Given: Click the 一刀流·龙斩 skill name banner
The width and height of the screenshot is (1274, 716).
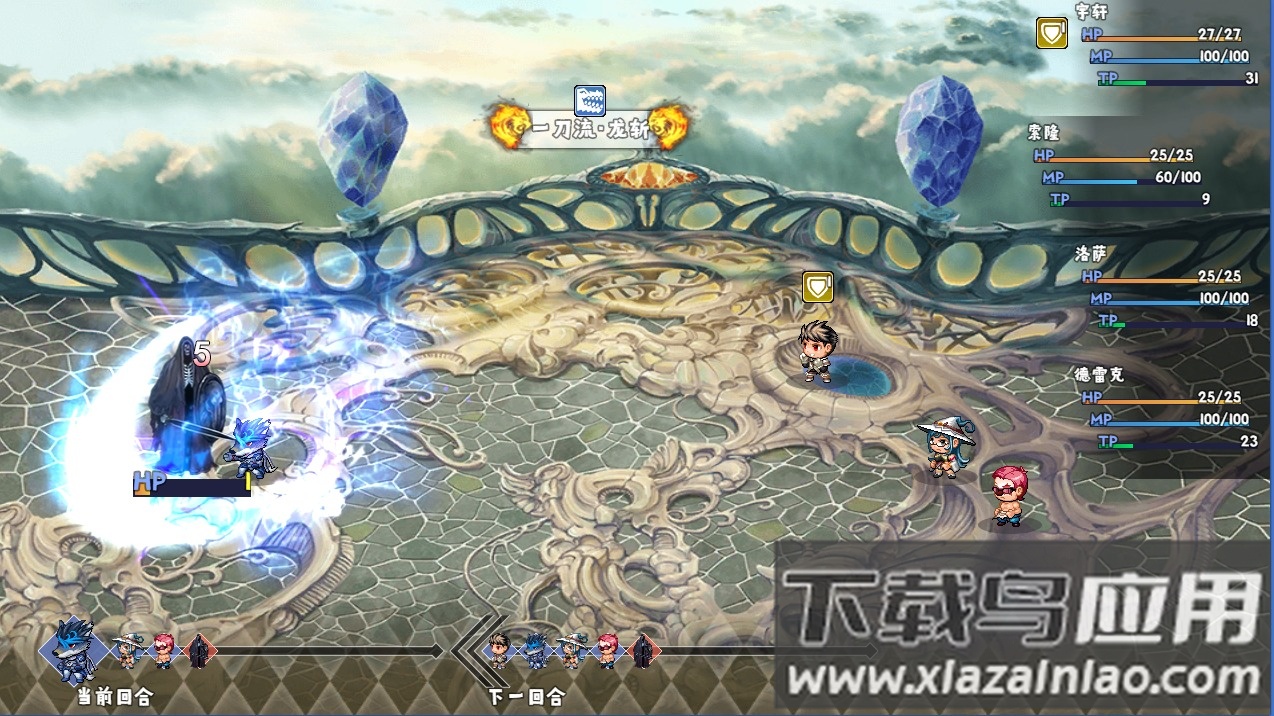Looking at the screenshot, I should (589, 129).
